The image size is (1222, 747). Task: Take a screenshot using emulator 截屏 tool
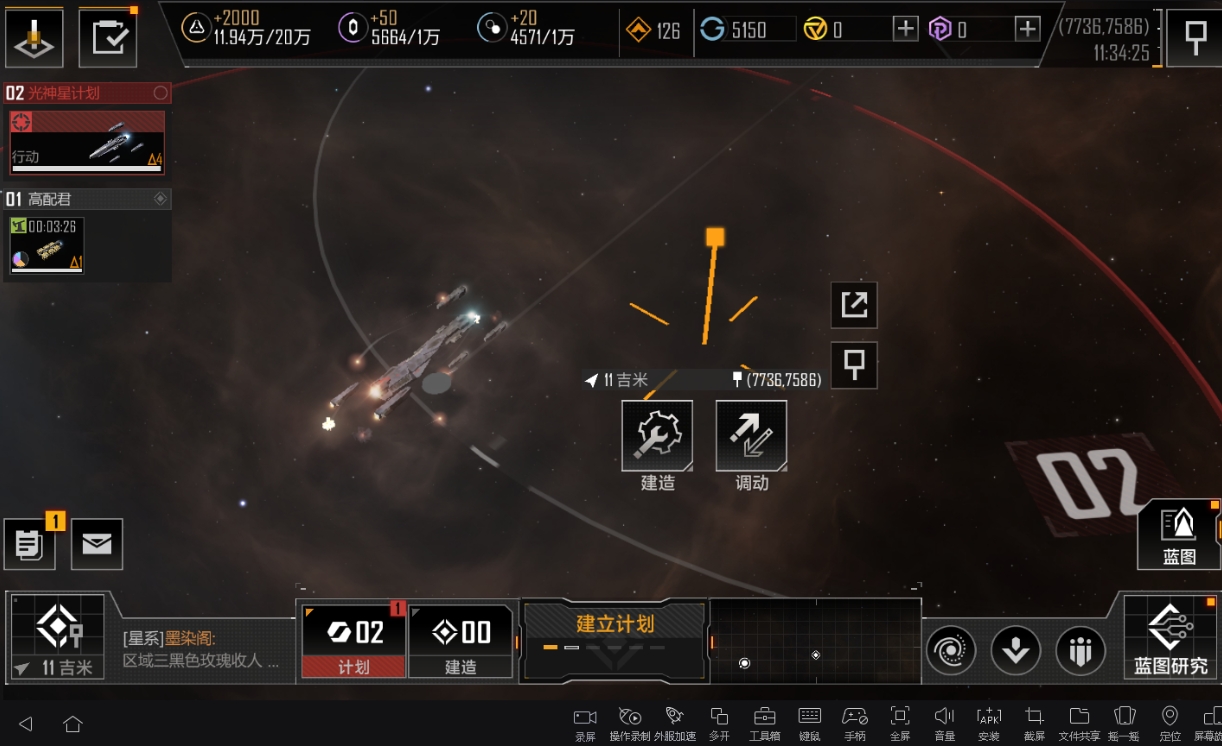1034,722
